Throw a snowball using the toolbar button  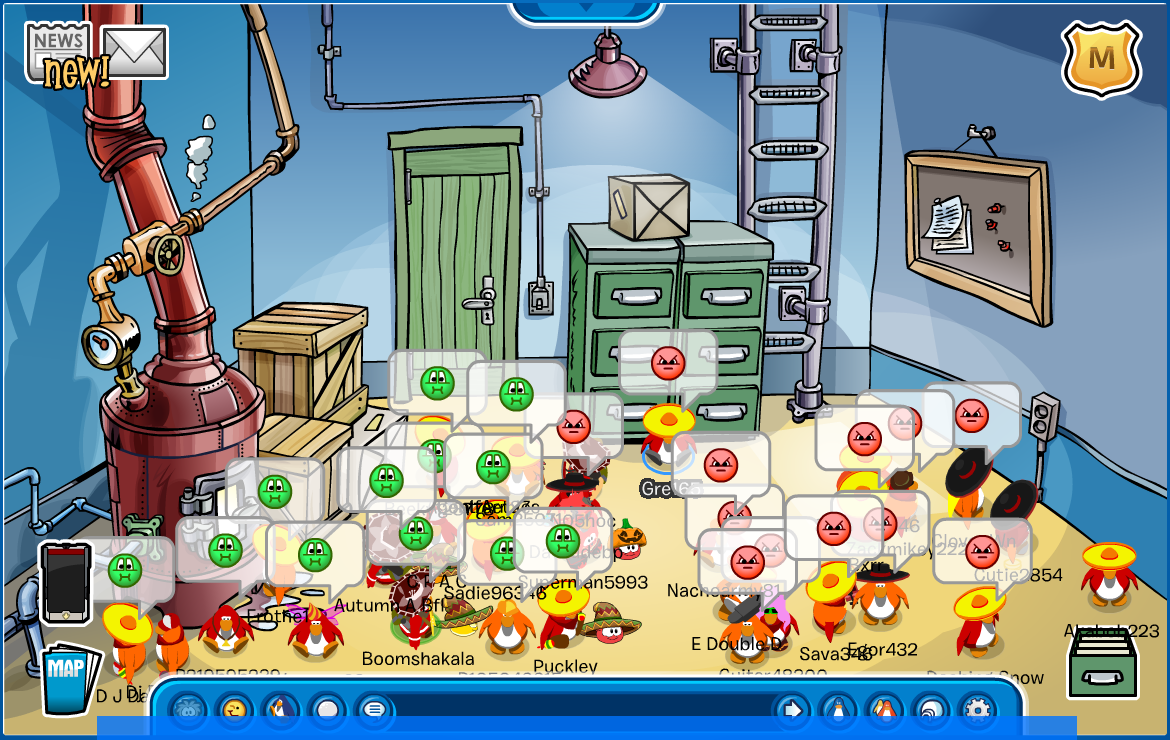[327, 710]
